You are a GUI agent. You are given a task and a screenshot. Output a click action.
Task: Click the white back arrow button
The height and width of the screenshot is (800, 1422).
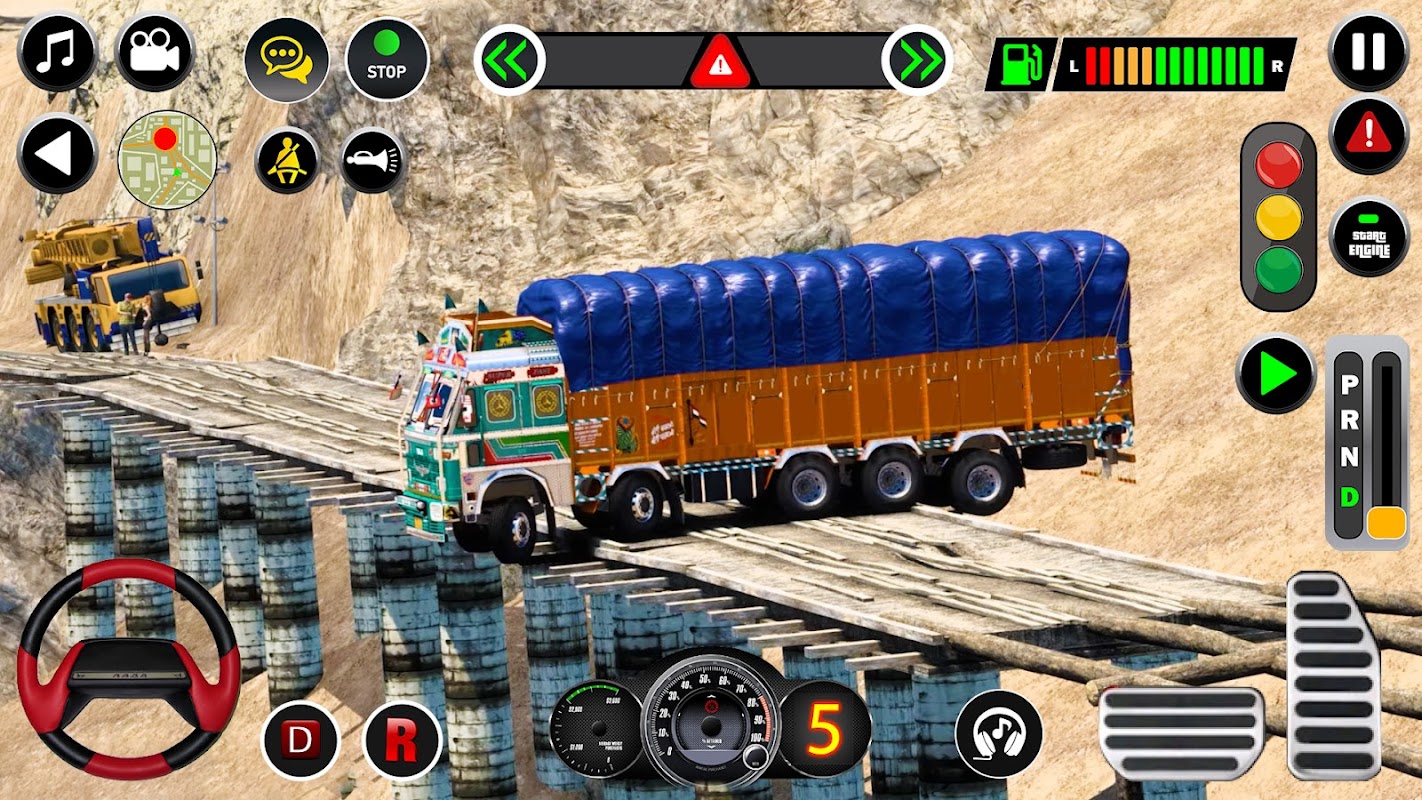(x=57, y=154)
